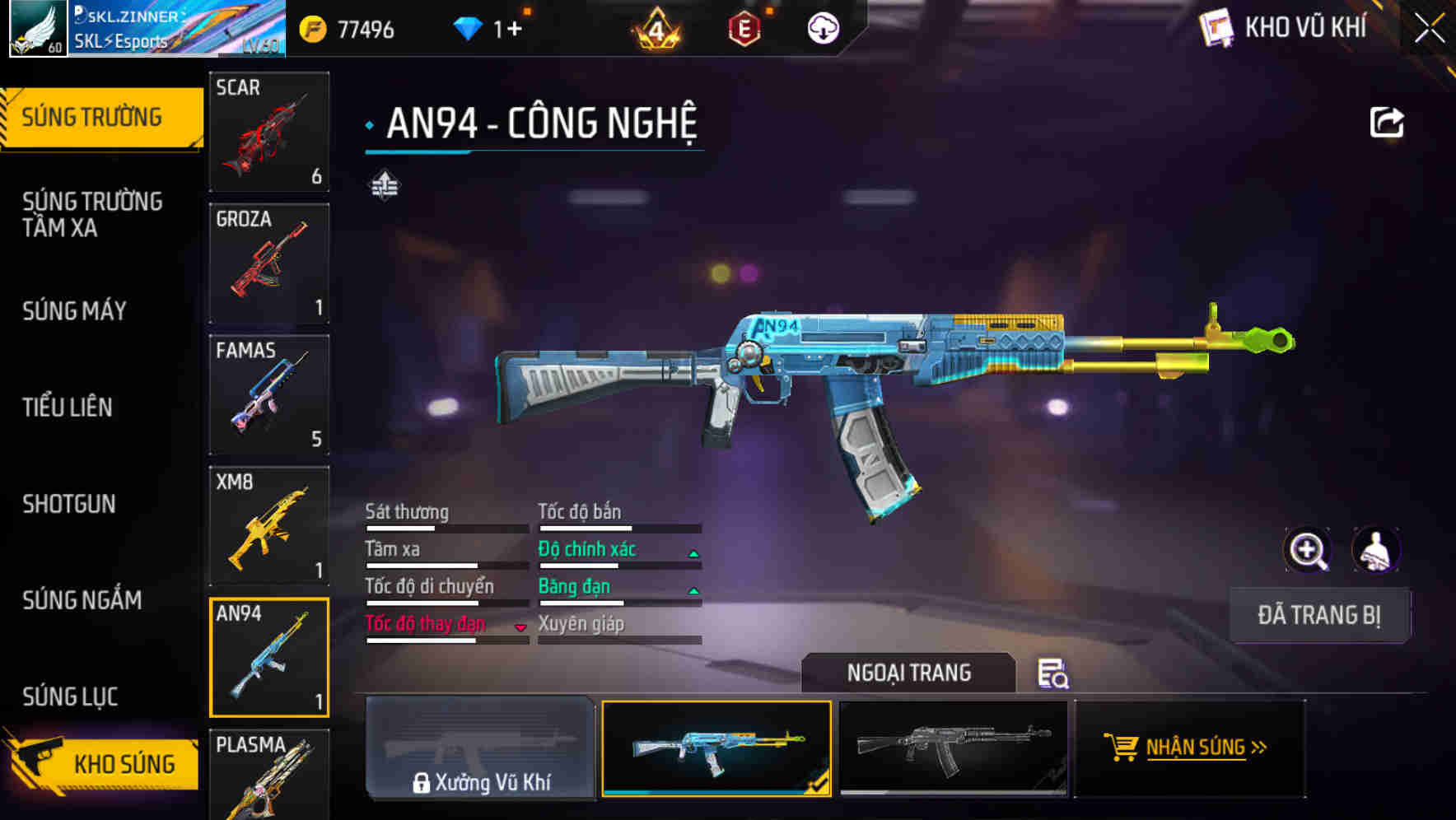The height and width of the screenshot is (820, 1456).
Task: Choose the Súng Ngắm category
Action: pyautogui.click(x=82, y=600)
